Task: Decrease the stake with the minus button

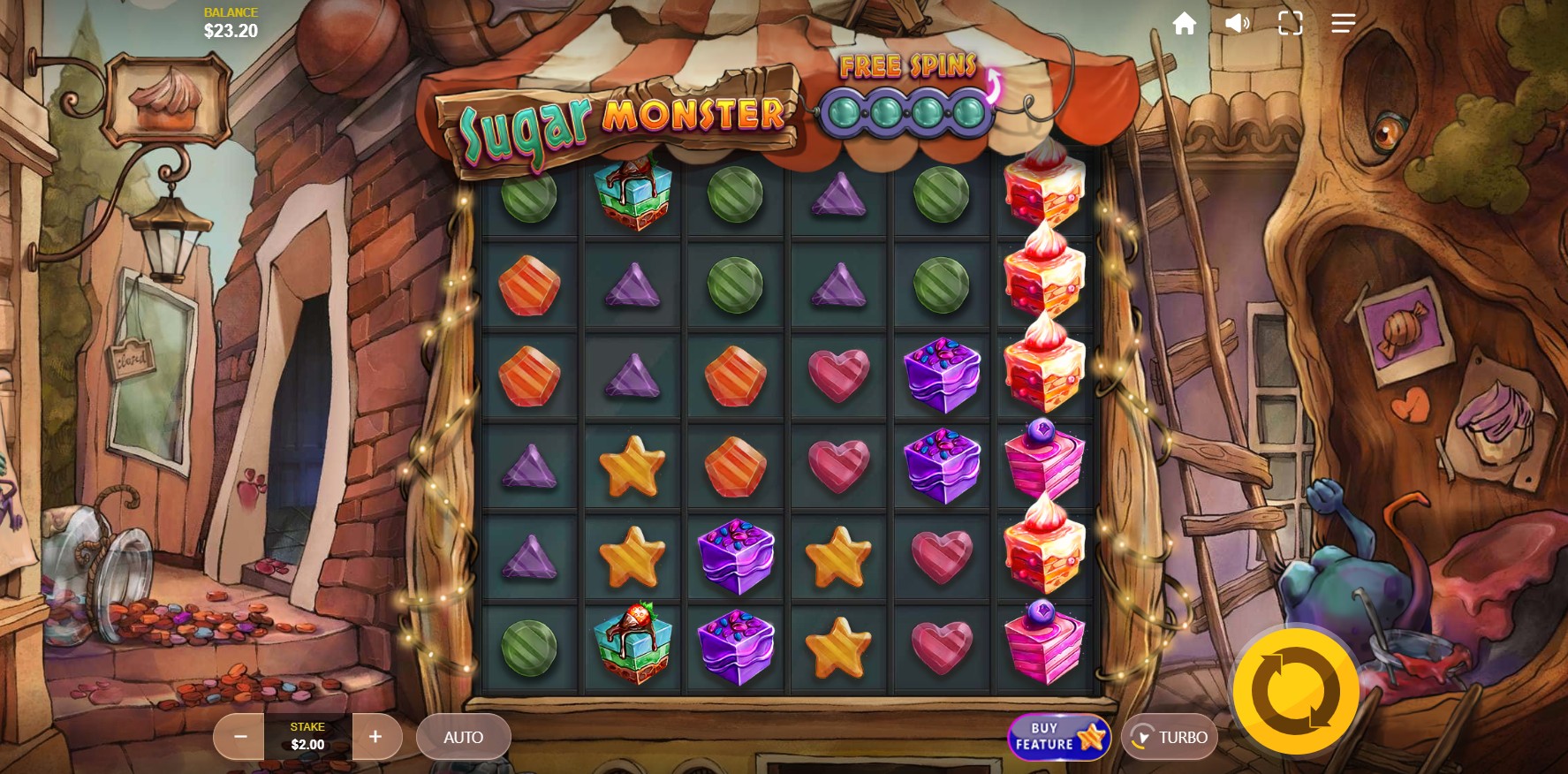Action: click(239, 737)
